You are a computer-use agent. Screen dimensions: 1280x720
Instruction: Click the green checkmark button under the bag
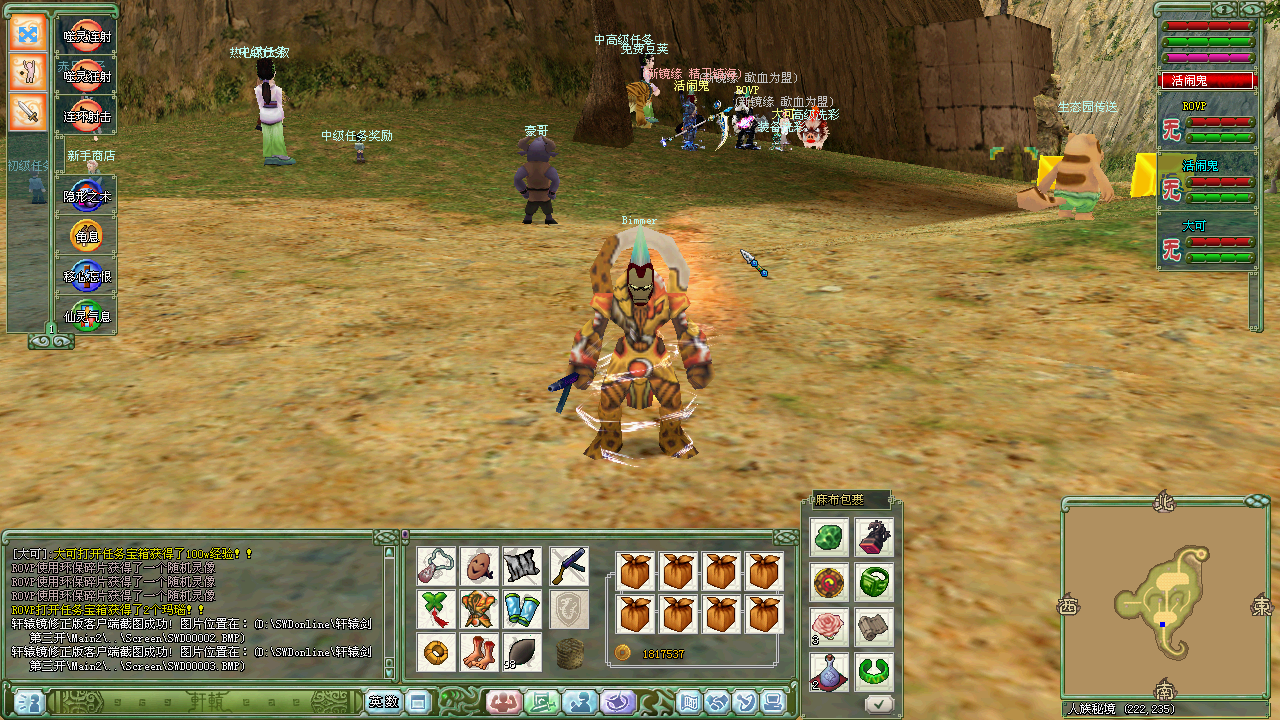[x=879, y=704]
